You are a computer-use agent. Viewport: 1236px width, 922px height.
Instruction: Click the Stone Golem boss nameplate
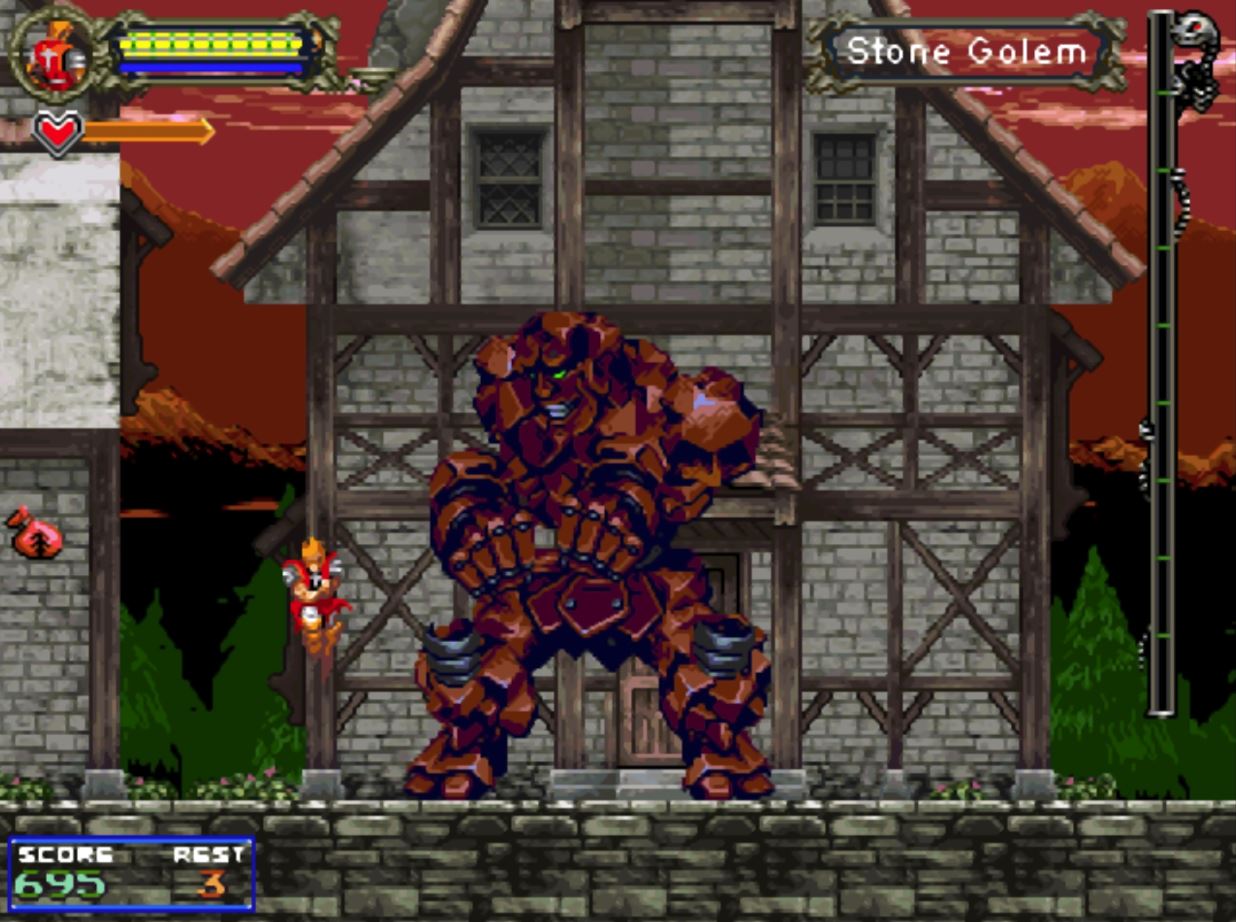[966, 51]
